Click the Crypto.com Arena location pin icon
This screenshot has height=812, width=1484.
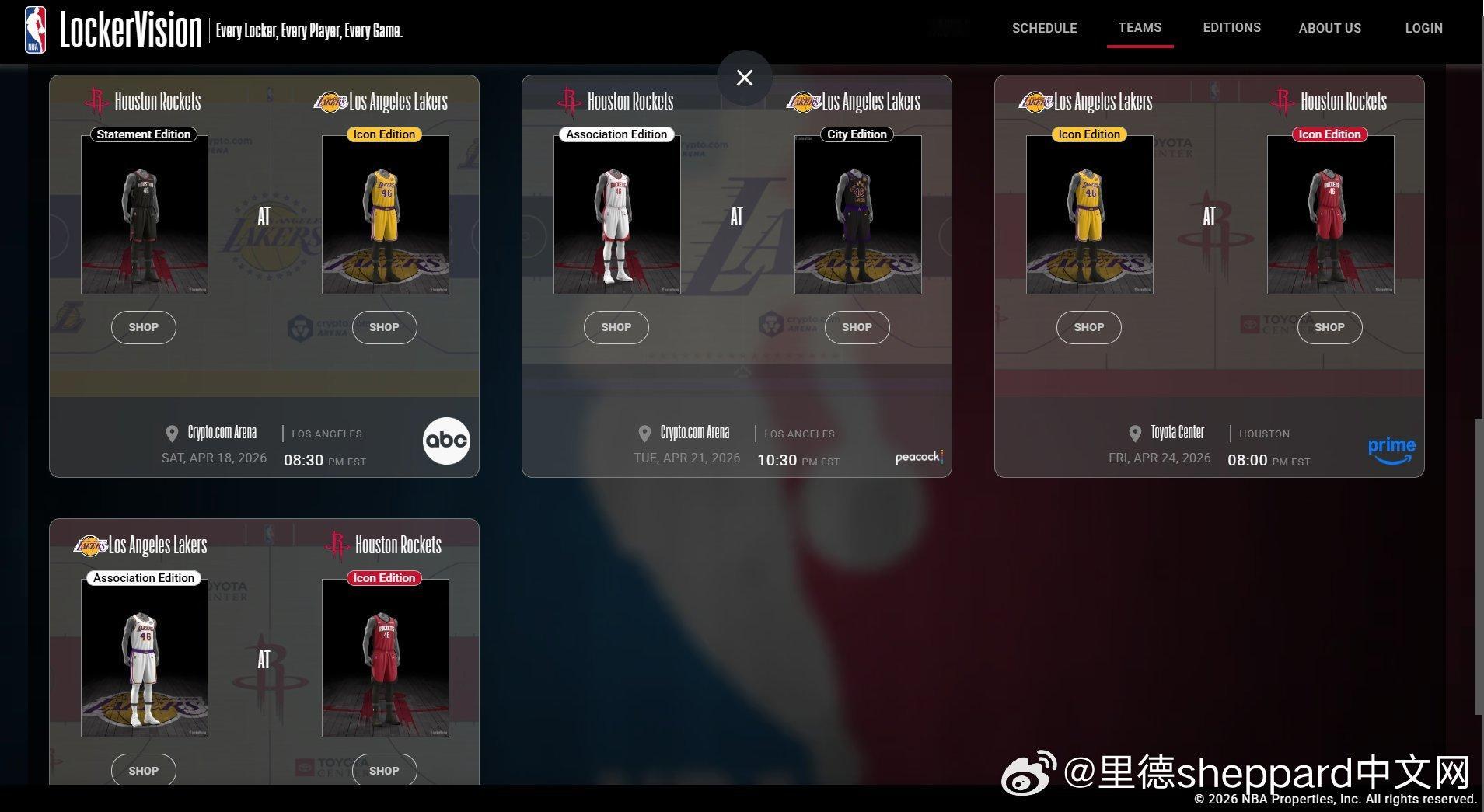pyautogui.click(x=173, y=433)
